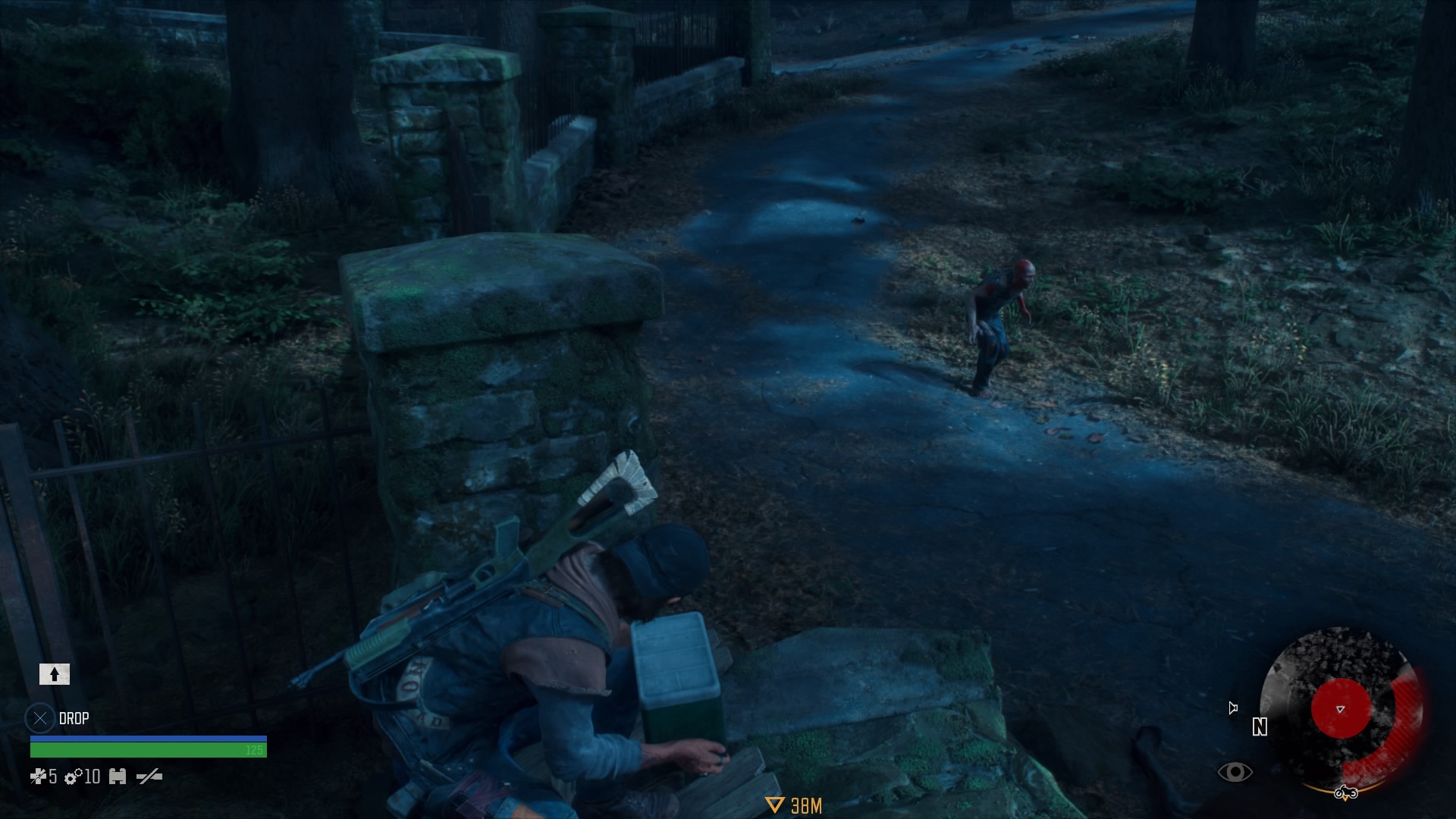Image resolution: width=1456 pixels, height=819 pixels.
Task: Click the chevron below the motorcycle icon
Action: tap(1345, 802)
